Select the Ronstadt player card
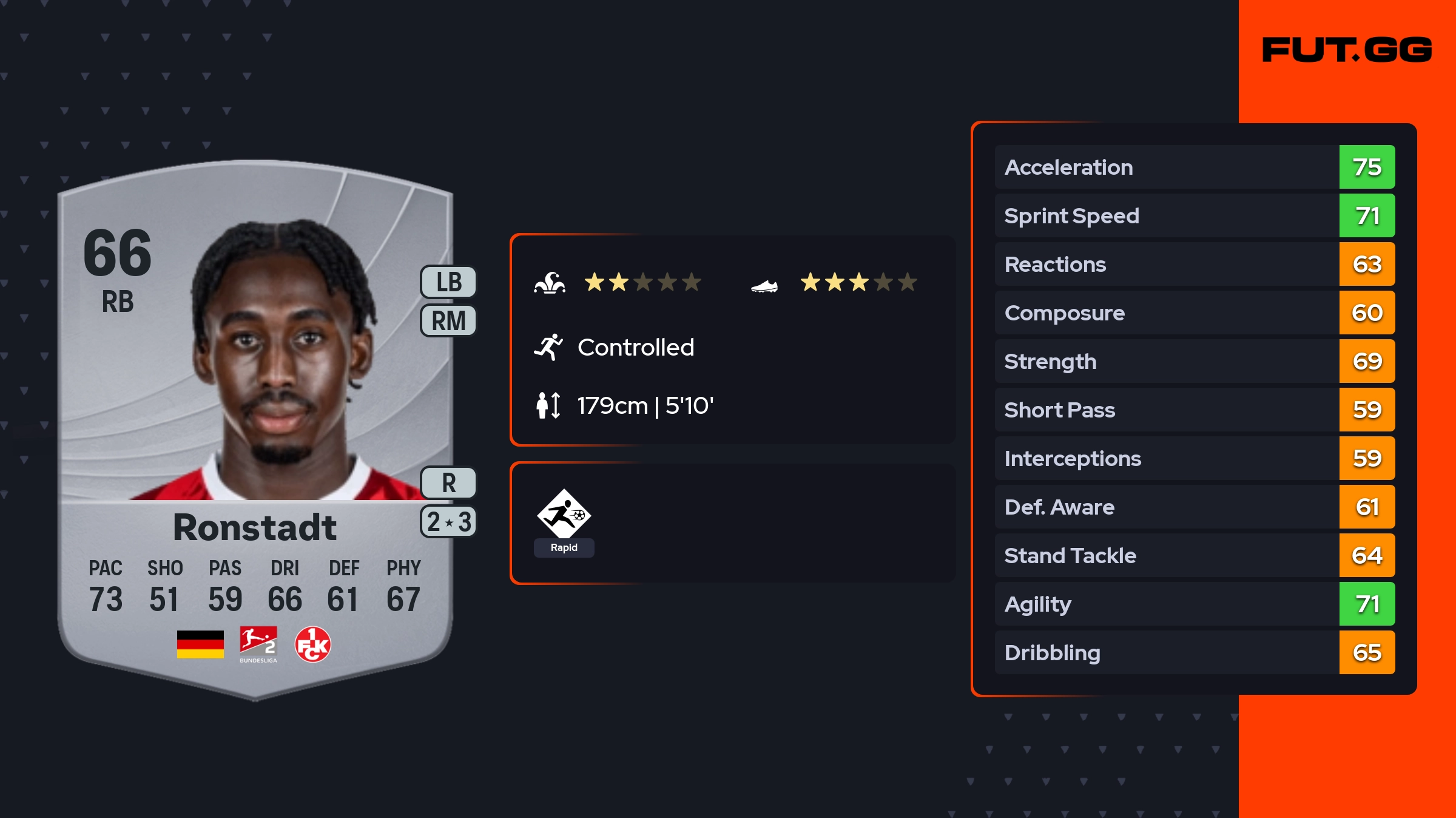The height and width of the screenshot is (818, 1456). [255, 425]
